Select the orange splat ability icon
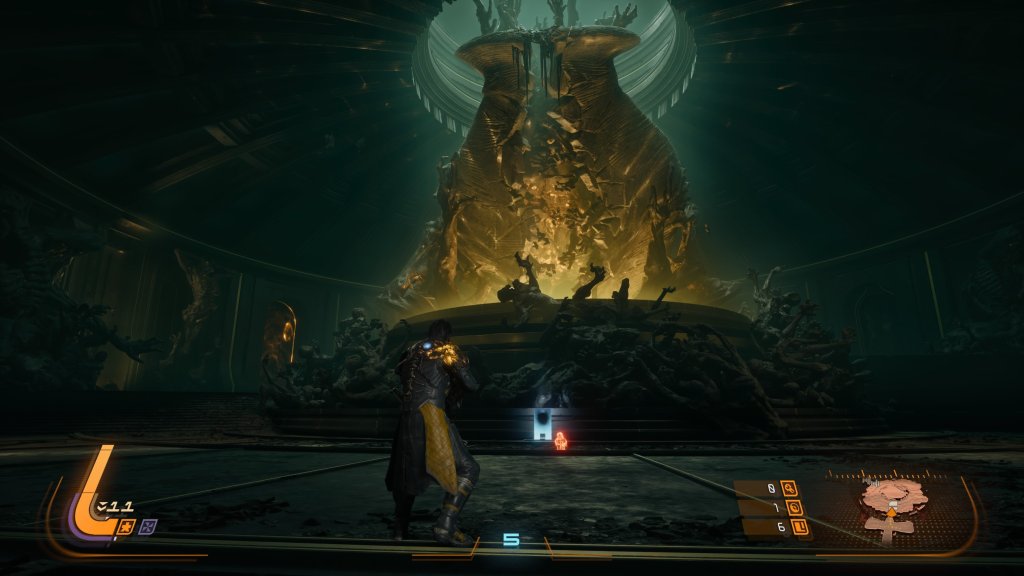The width and height of the screenshot is (1024, 576). (x=128, y=525)
